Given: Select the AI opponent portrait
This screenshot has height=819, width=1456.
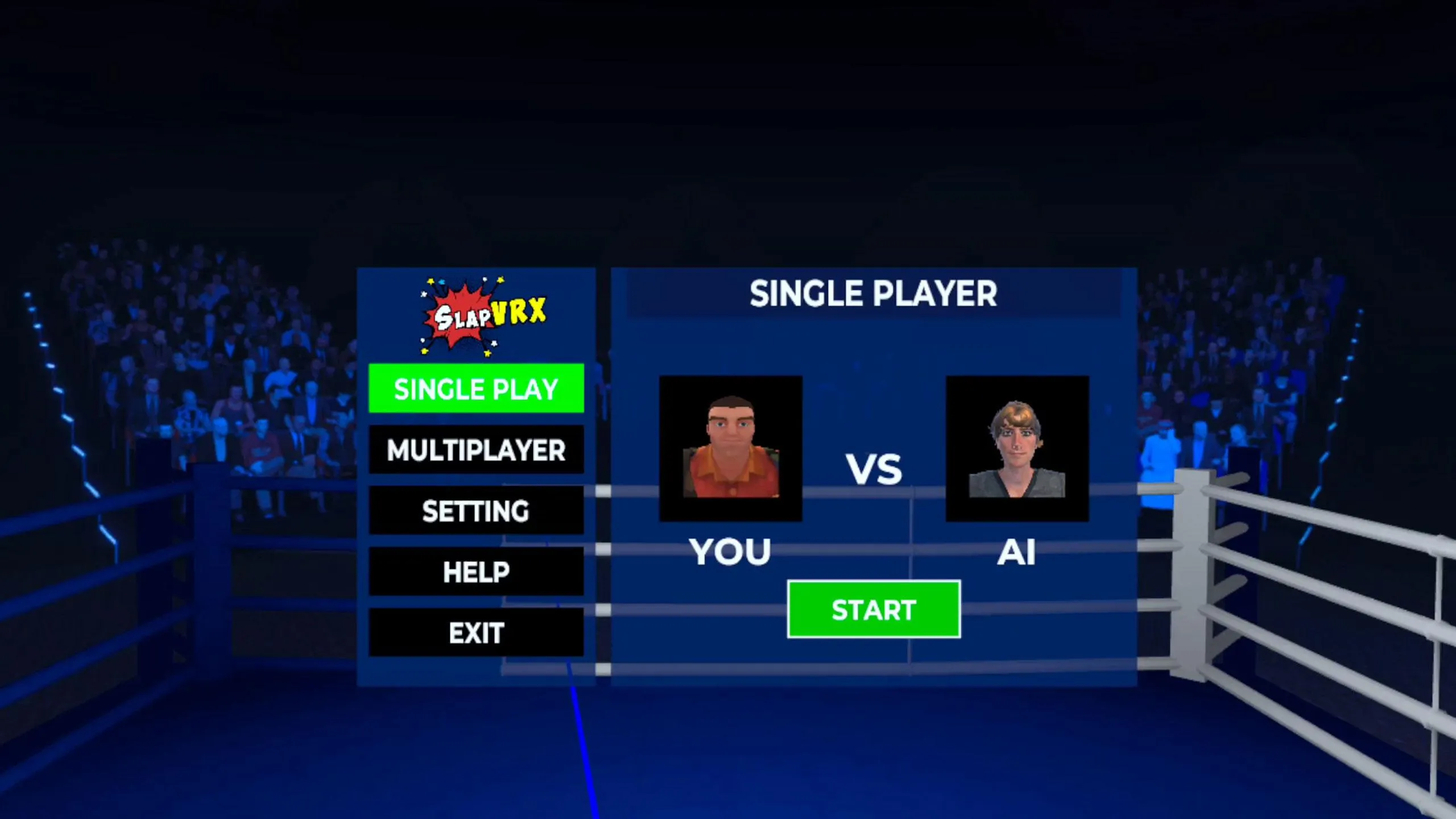Looking at the screenshot, I should point(1017,448).
